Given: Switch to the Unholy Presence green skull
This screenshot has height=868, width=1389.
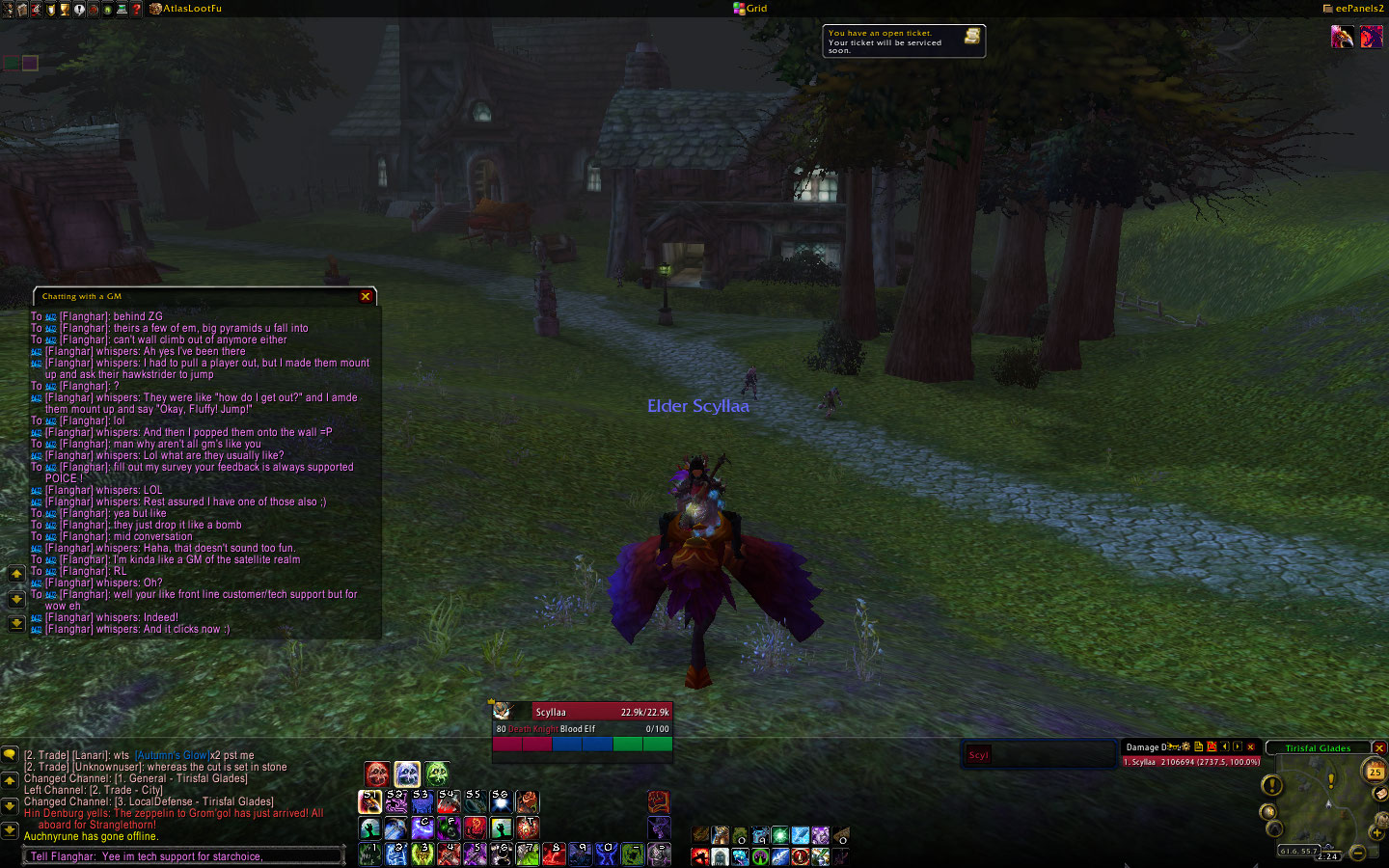Looking at the screenshot, I should [x=437, y=773].
